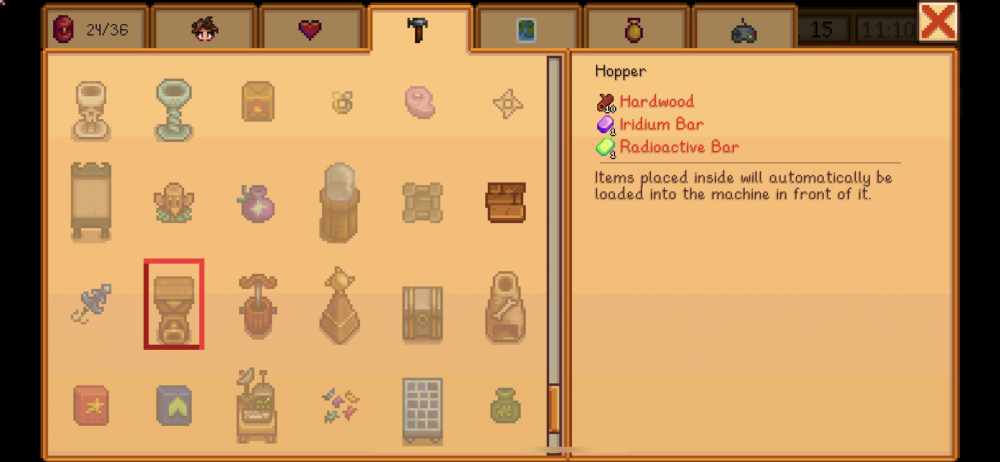1000x462 pixels.
Task: Select the hammer crafting tab
Action: [418, 29]
